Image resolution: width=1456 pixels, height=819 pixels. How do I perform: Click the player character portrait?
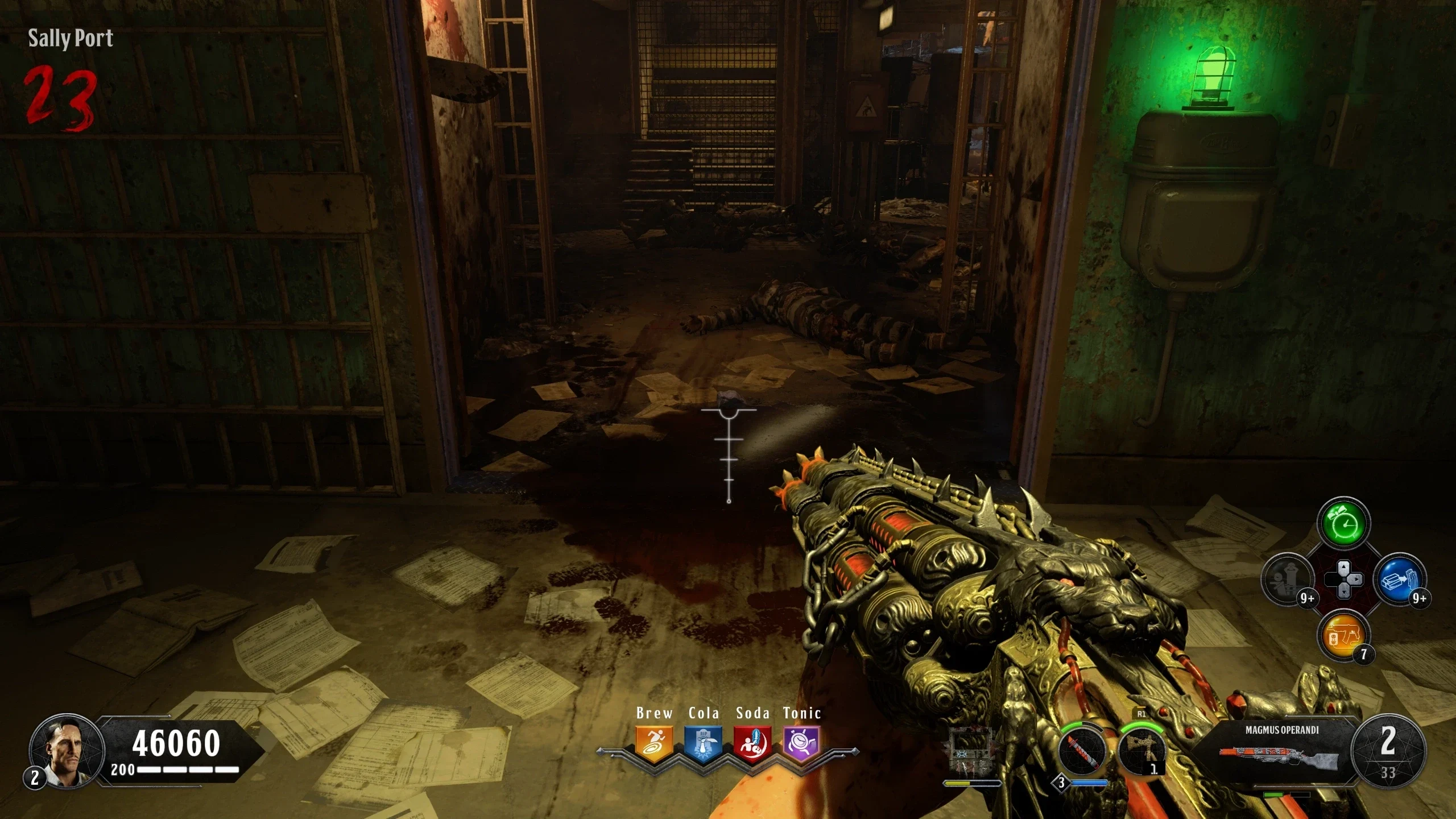click(x=67, y=751)
